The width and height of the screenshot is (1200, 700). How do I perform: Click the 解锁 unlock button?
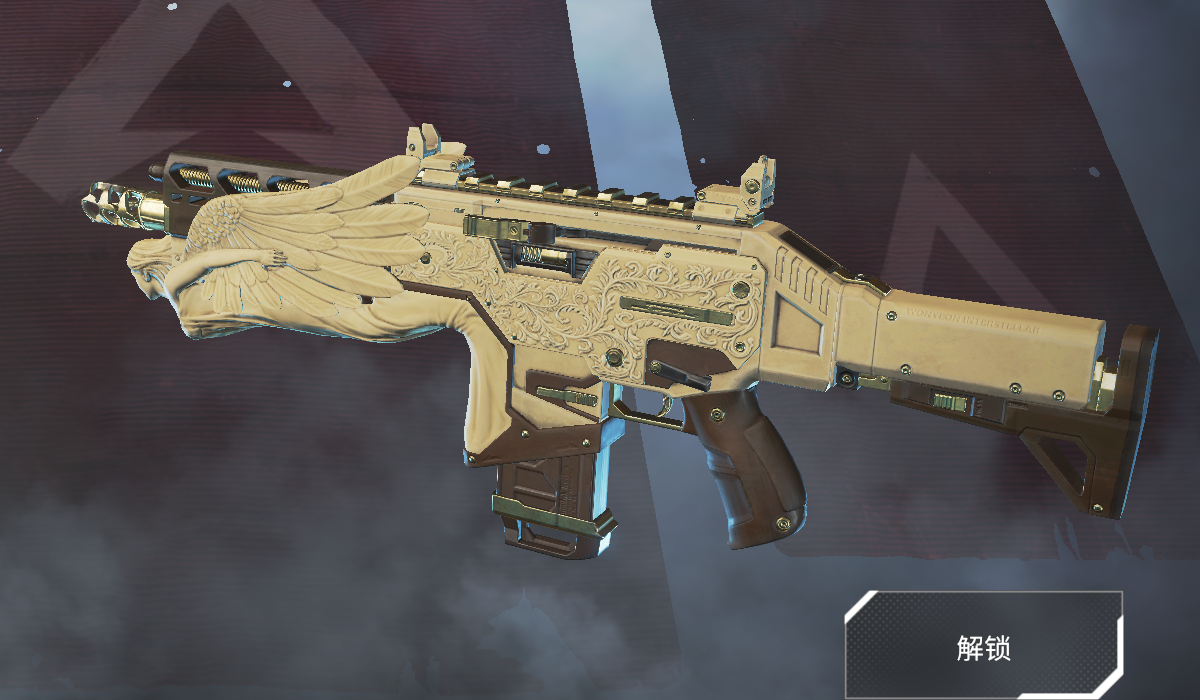click(983, 646)
